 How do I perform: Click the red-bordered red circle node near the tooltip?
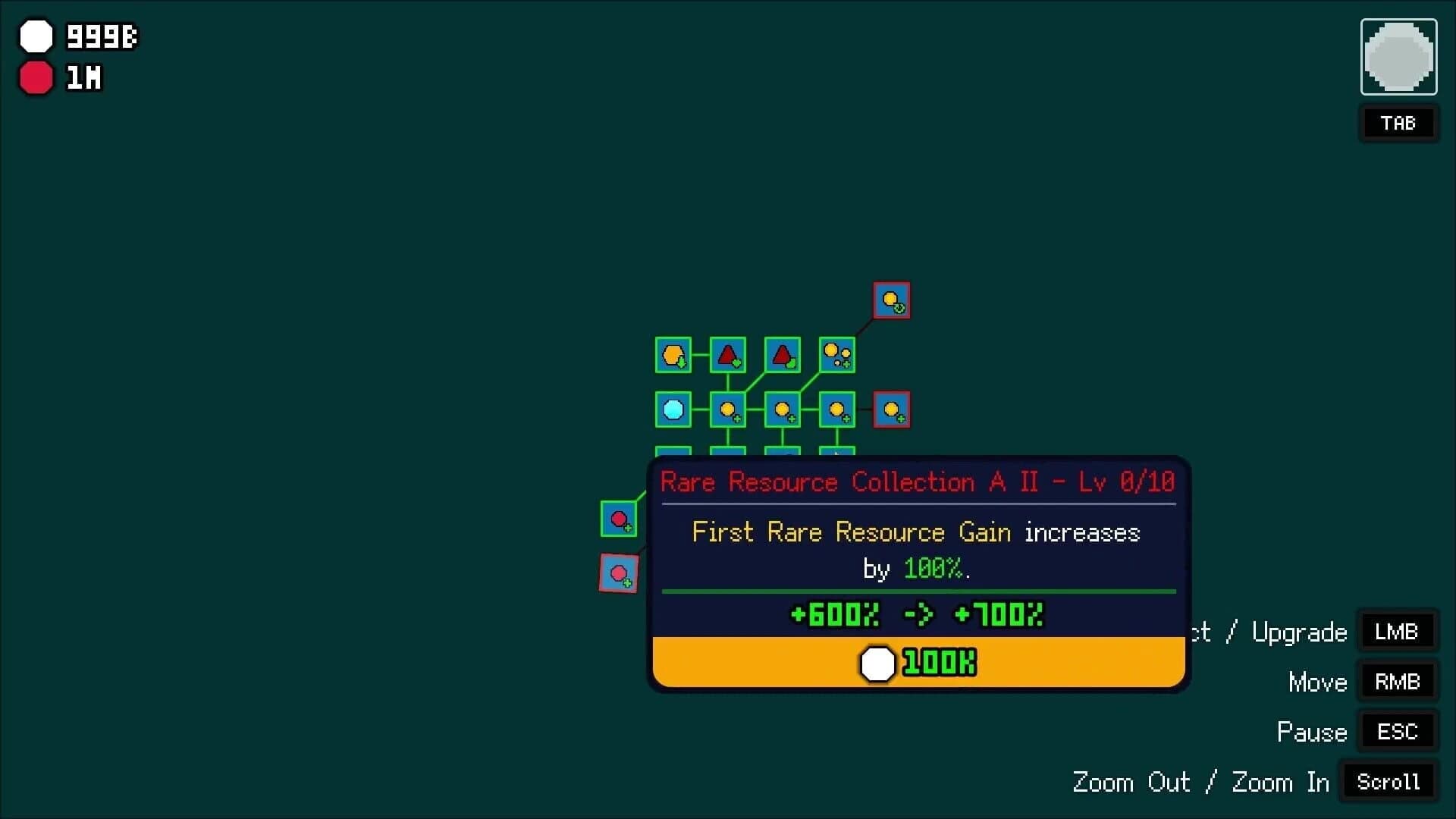[620, 574]
